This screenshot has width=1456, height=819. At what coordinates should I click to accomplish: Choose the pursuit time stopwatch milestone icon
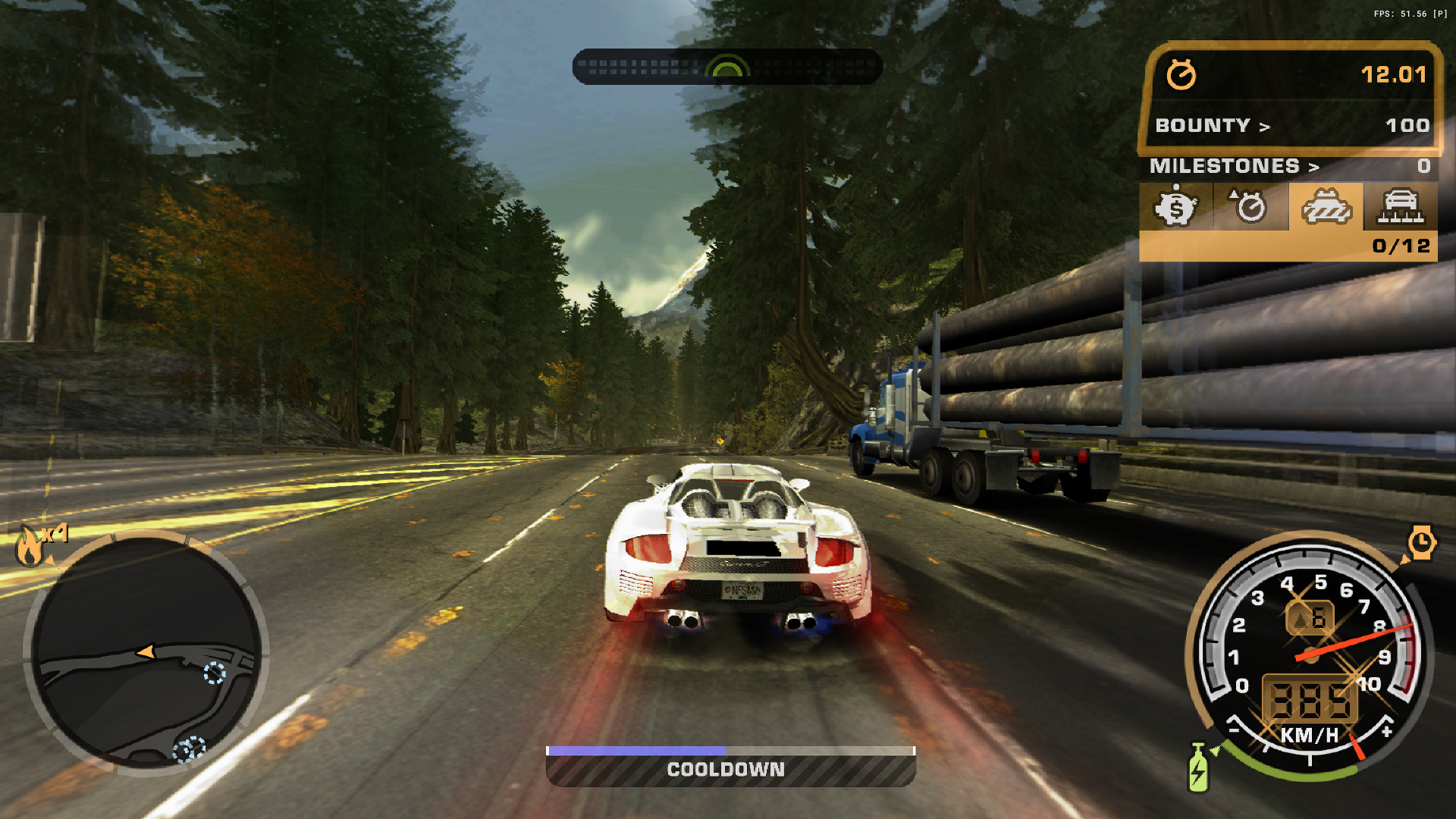(x=1250, y=206)
